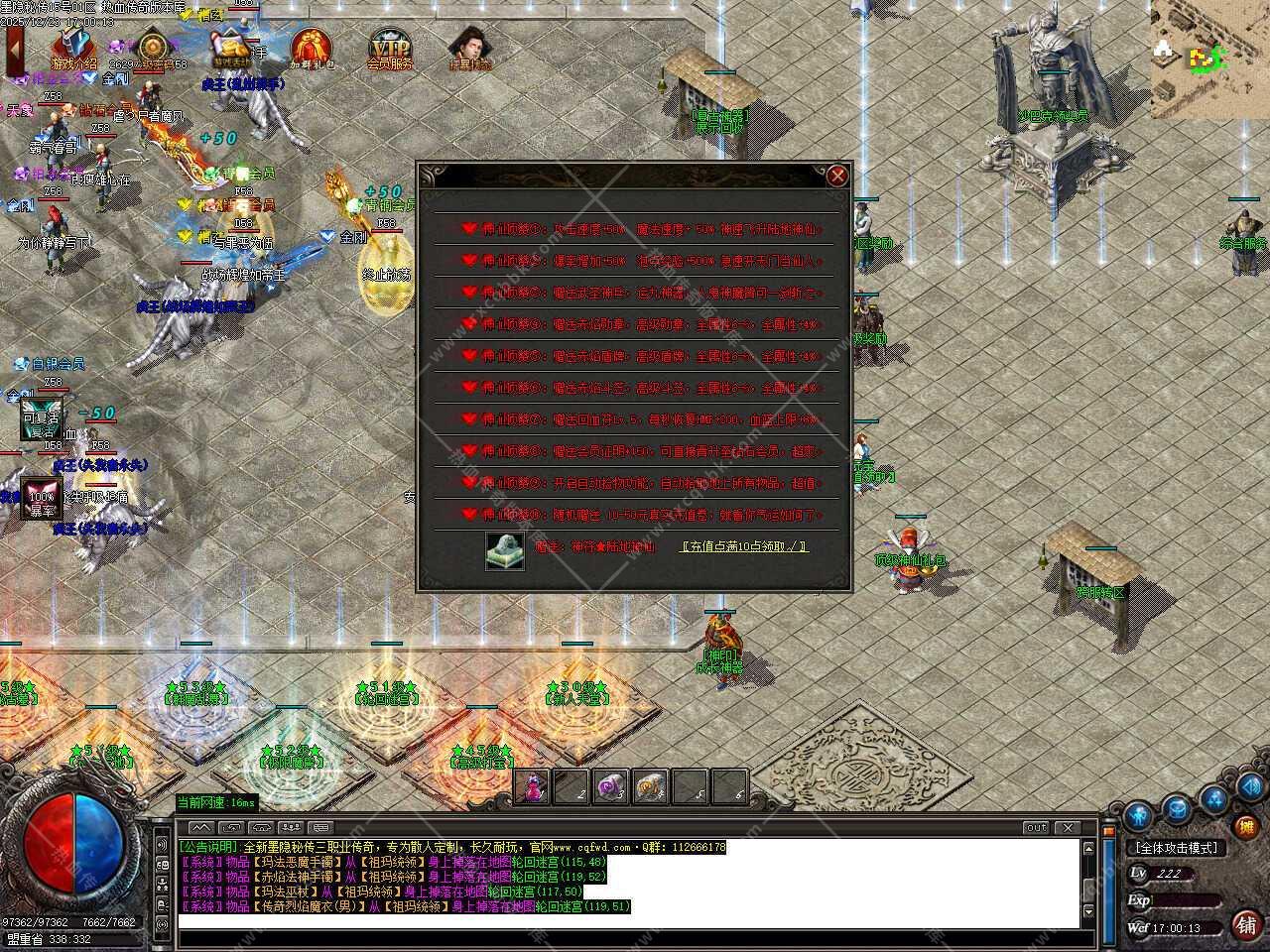Open the 加群礼包 gift bag icon
The width and height of the screenshot is (1270, 952).
point(312,49)
